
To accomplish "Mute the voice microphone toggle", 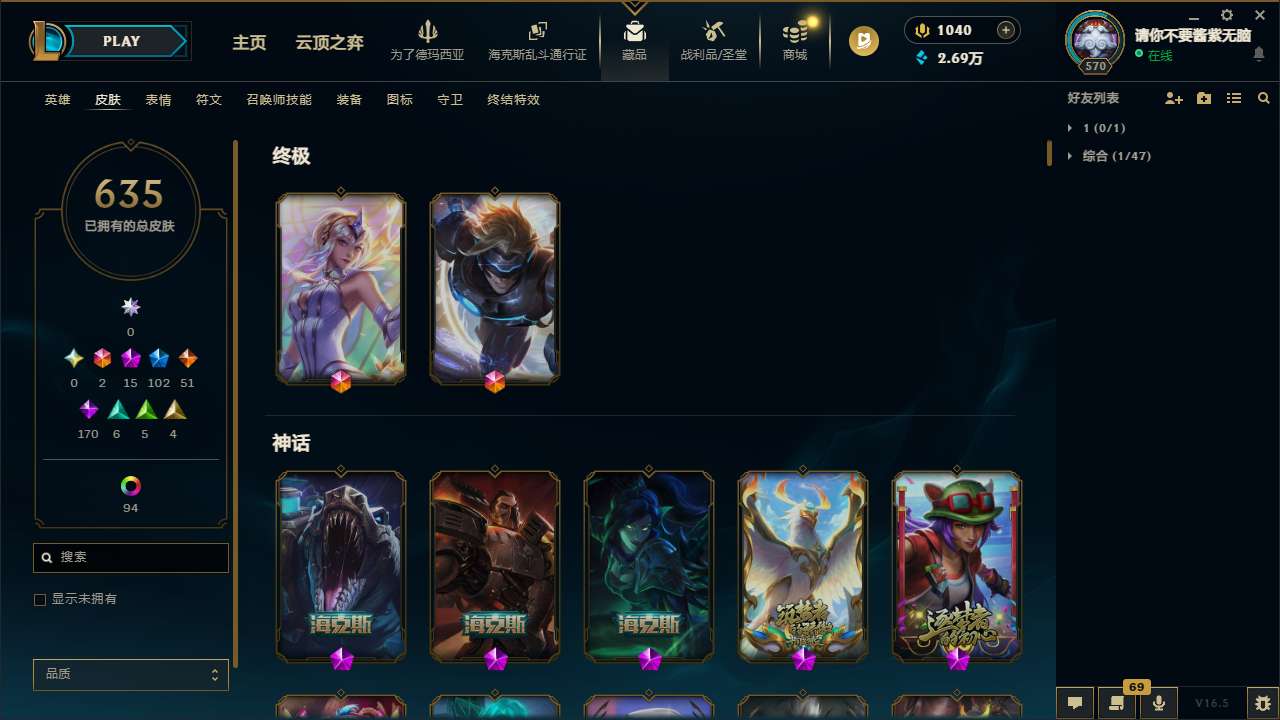I will coord(1158,703).
